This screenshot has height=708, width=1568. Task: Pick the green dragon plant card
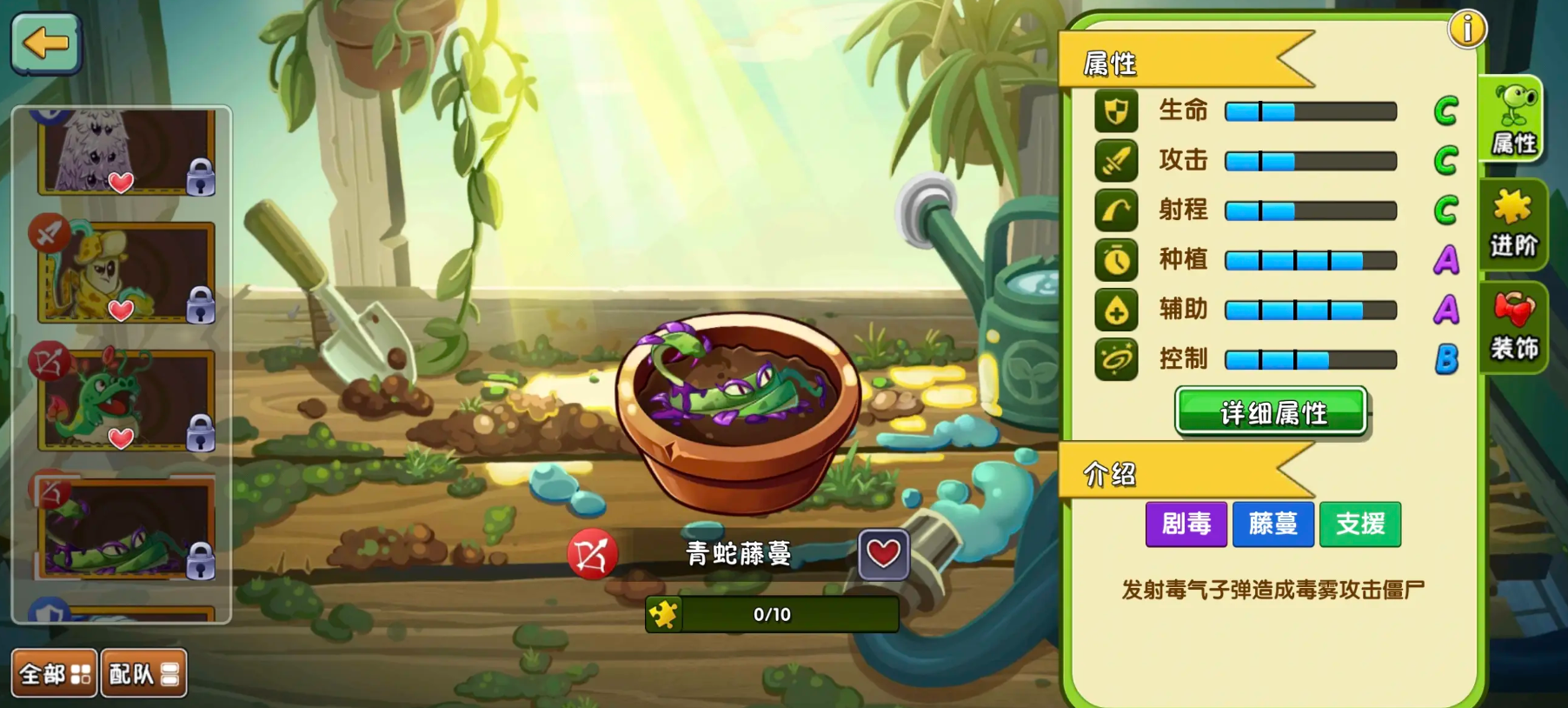tap(125, 399)
